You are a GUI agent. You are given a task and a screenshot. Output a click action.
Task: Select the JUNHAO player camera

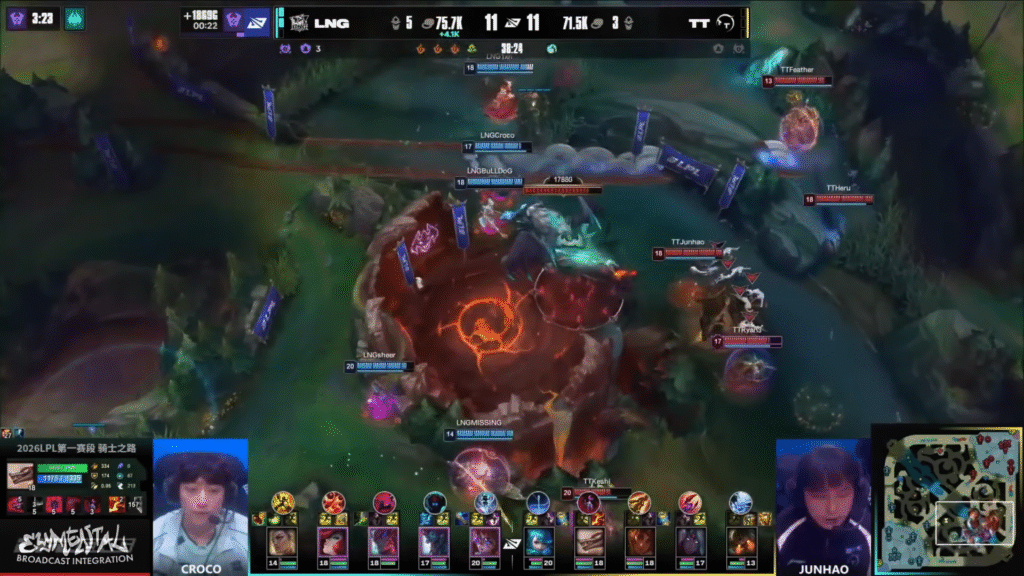click(823, 505)
